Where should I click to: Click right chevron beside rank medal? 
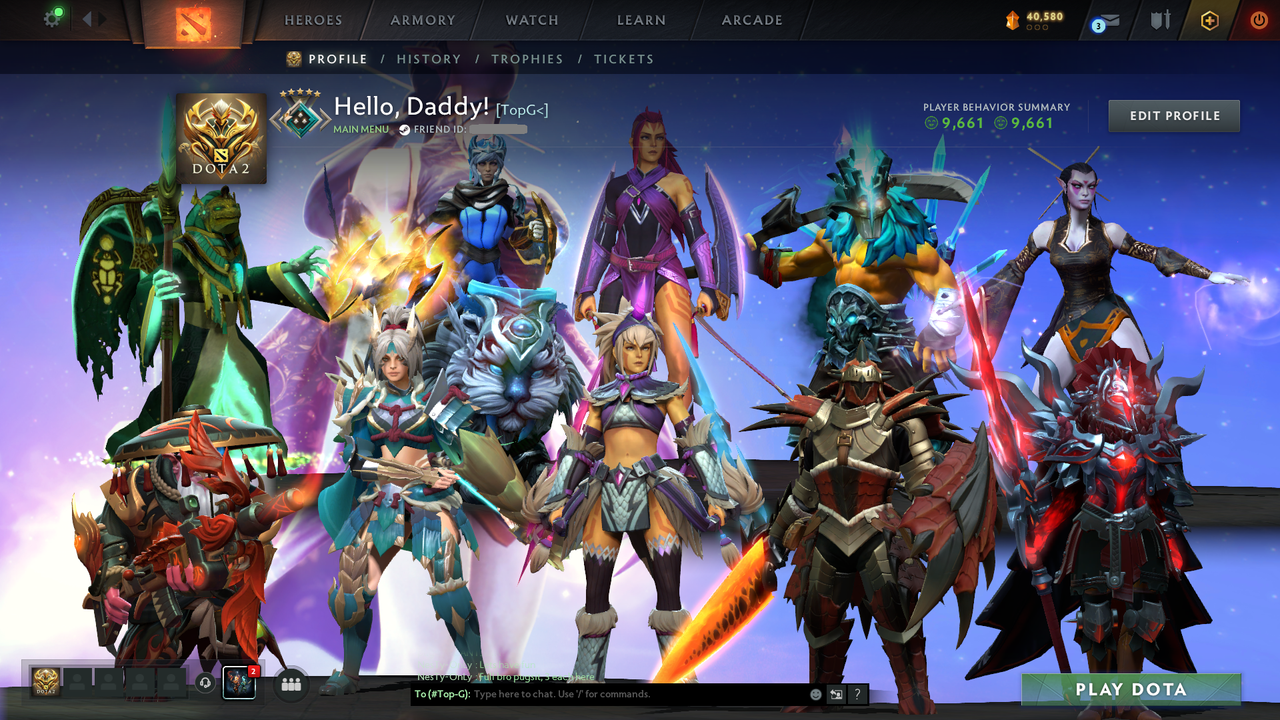click(x=326, y=120)
